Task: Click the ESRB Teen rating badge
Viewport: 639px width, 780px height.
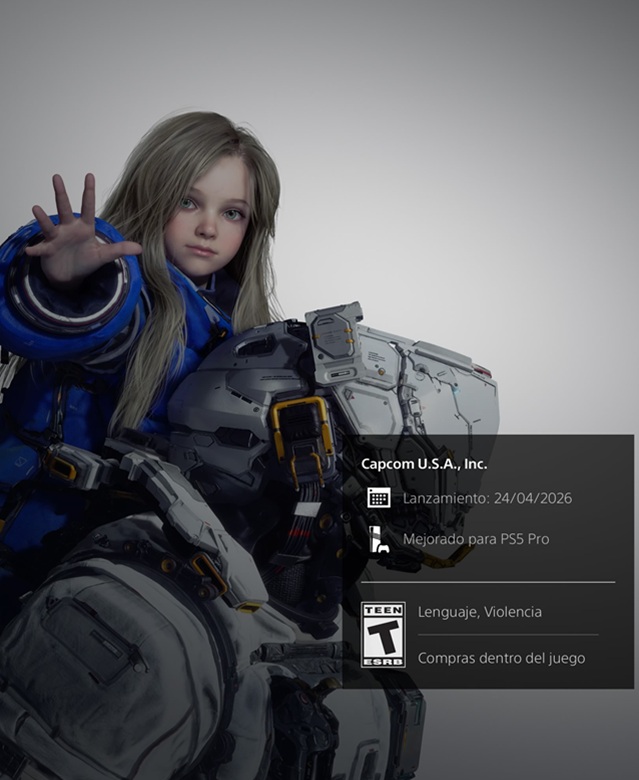Action: [382, 634]
